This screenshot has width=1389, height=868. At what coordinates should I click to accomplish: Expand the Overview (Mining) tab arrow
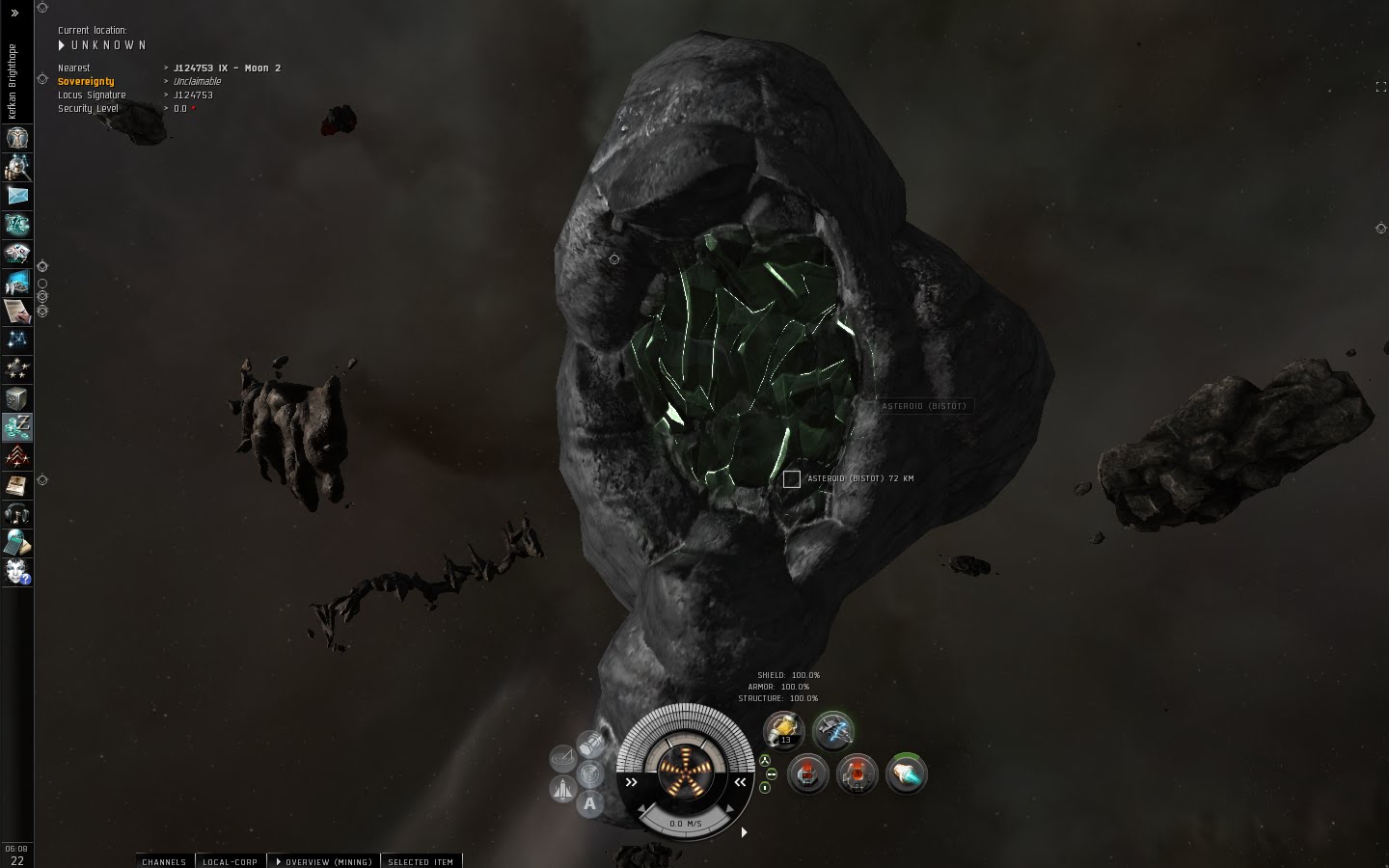tap(278, 862)
